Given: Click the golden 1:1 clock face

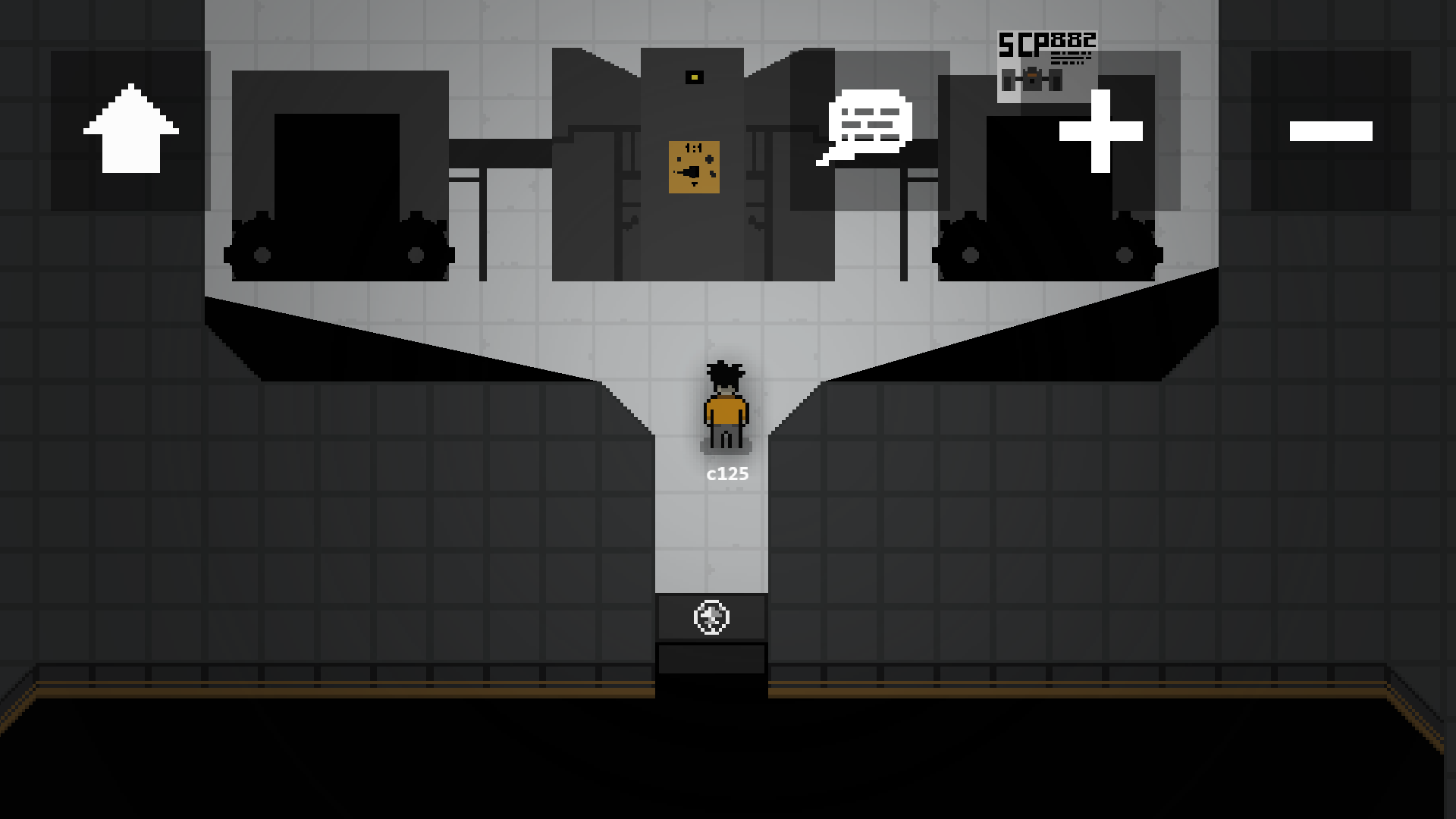Looking at the screenshot, I should (695, 168).
